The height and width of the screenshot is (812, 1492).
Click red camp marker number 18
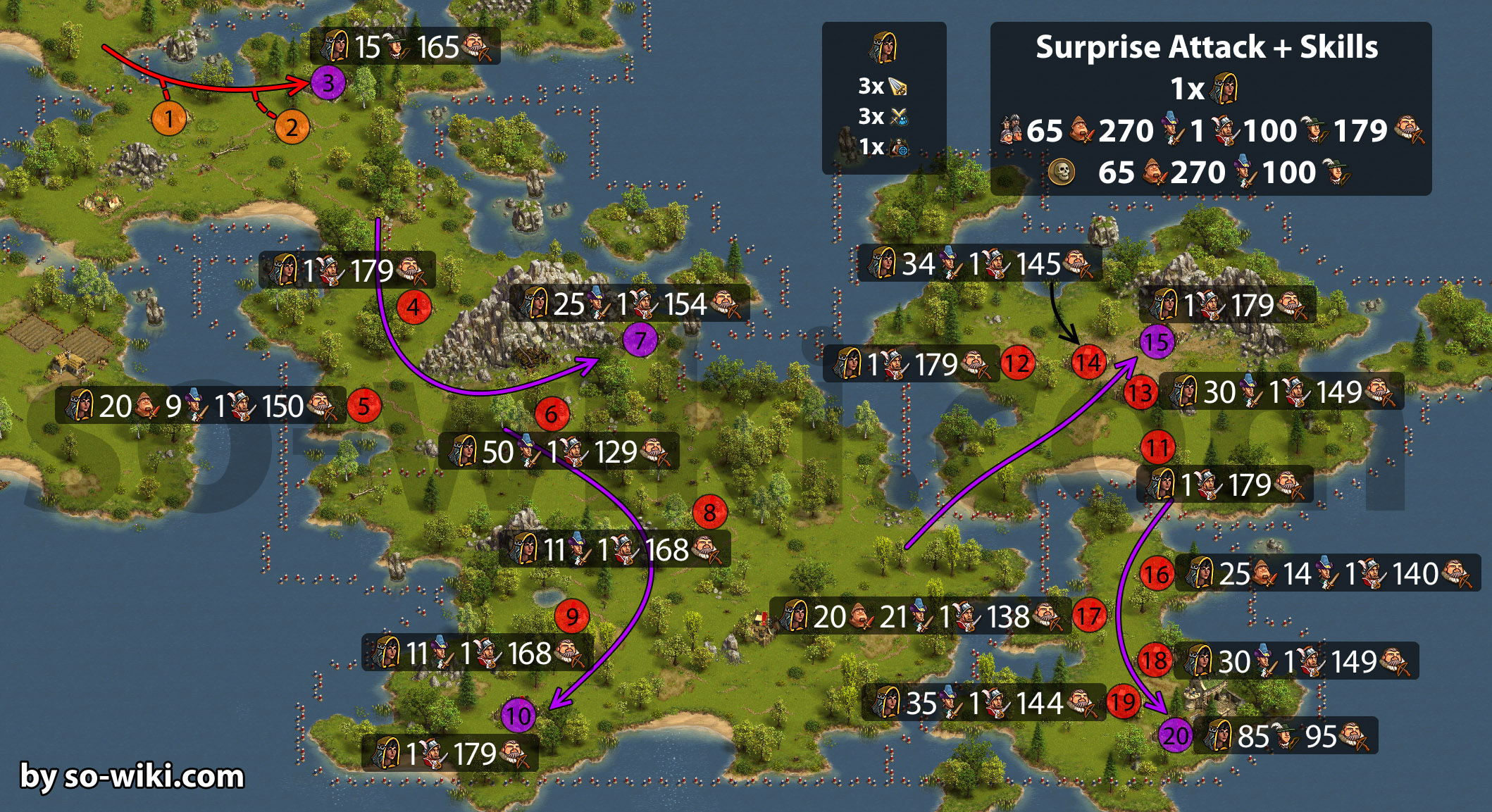pos(1155,661)
